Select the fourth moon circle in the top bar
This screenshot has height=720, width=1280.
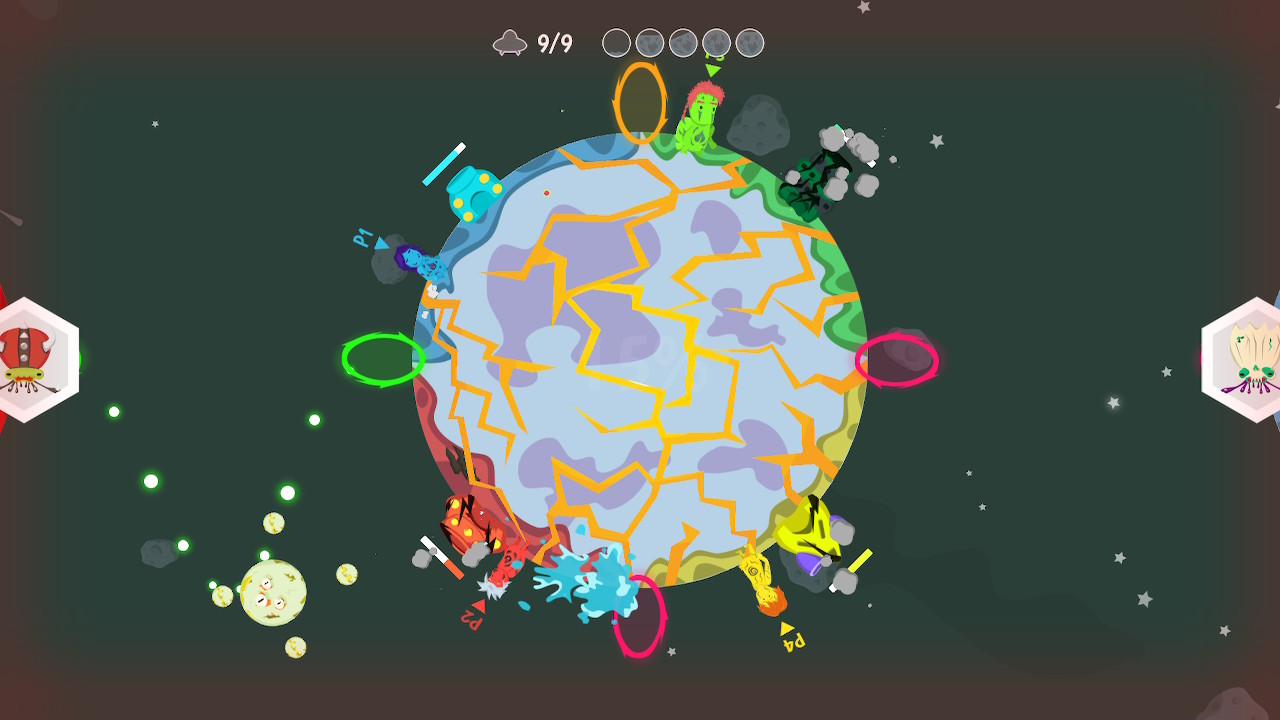716,43
